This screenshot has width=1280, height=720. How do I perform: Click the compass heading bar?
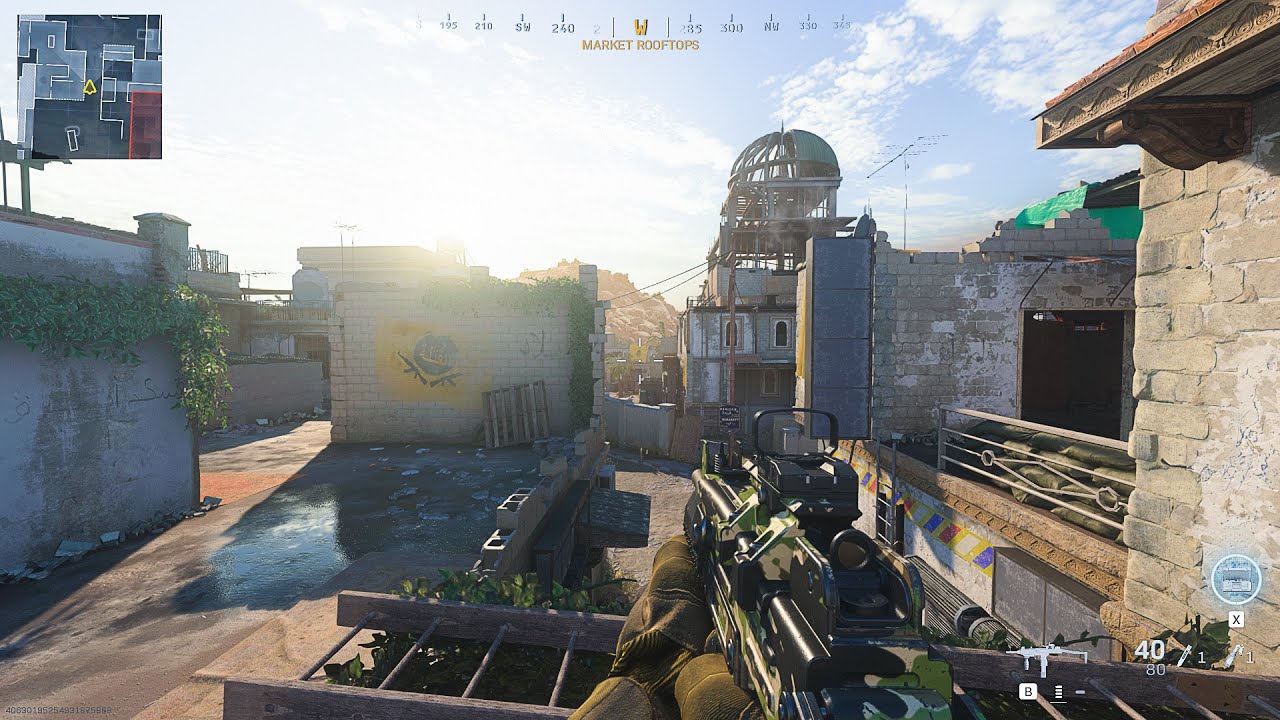(x=640, y=27)
